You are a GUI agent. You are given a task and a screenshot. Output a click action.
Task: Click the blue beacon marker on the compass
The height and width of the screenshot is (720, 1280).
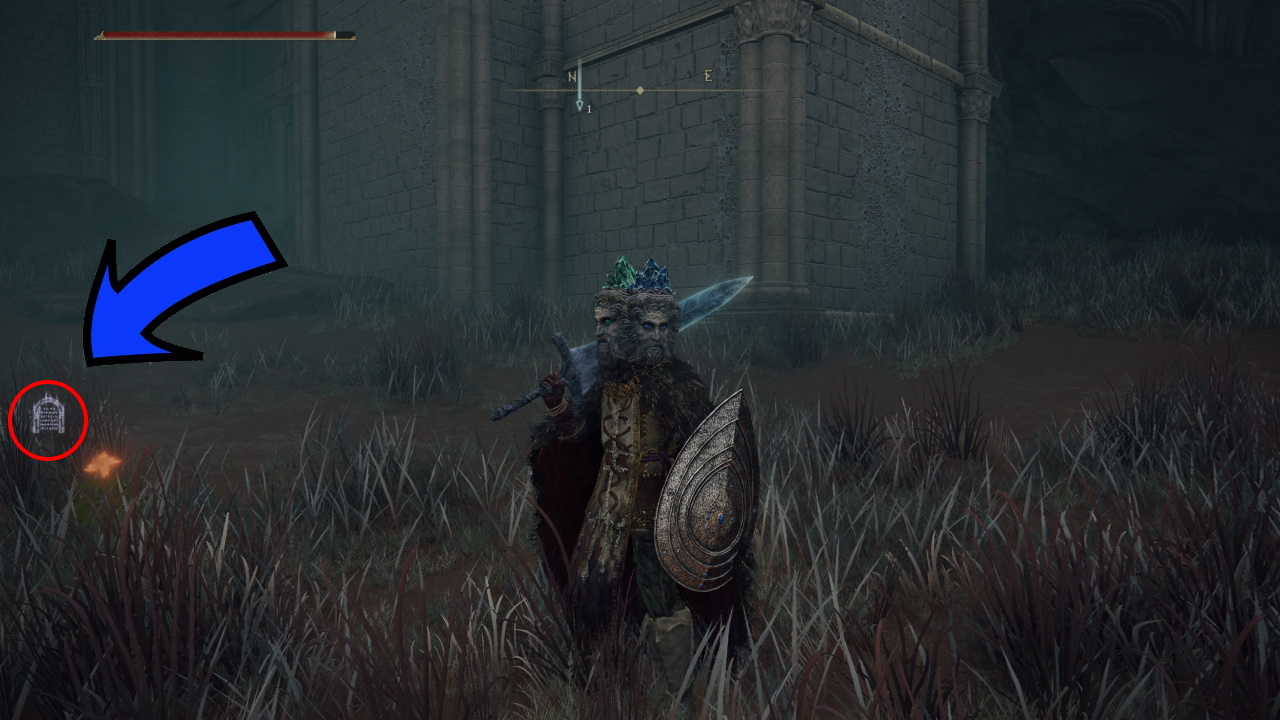[579, 101]
